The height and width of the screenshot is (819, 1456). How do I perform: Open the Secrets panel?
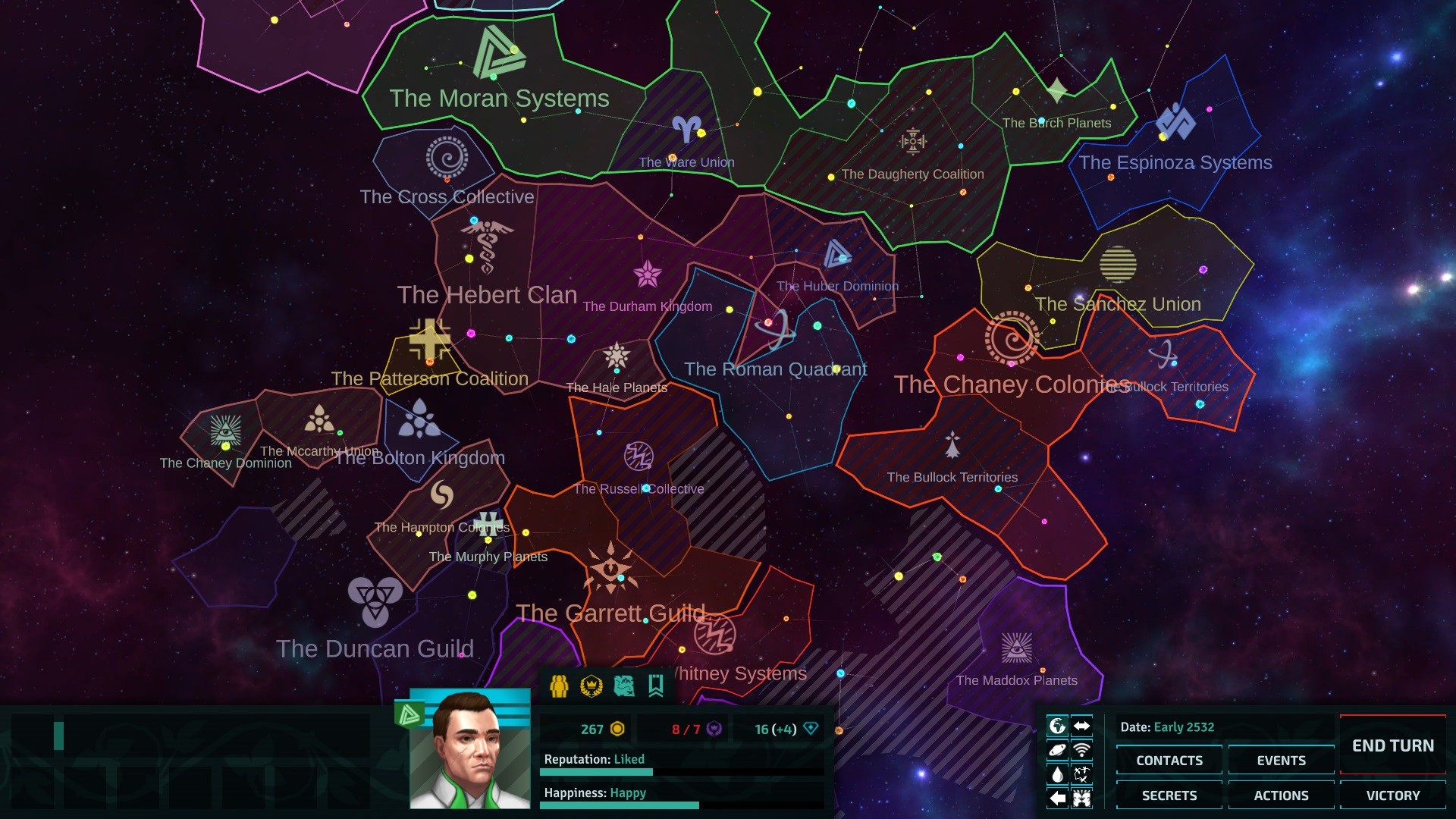click(x=1169, y=795)
